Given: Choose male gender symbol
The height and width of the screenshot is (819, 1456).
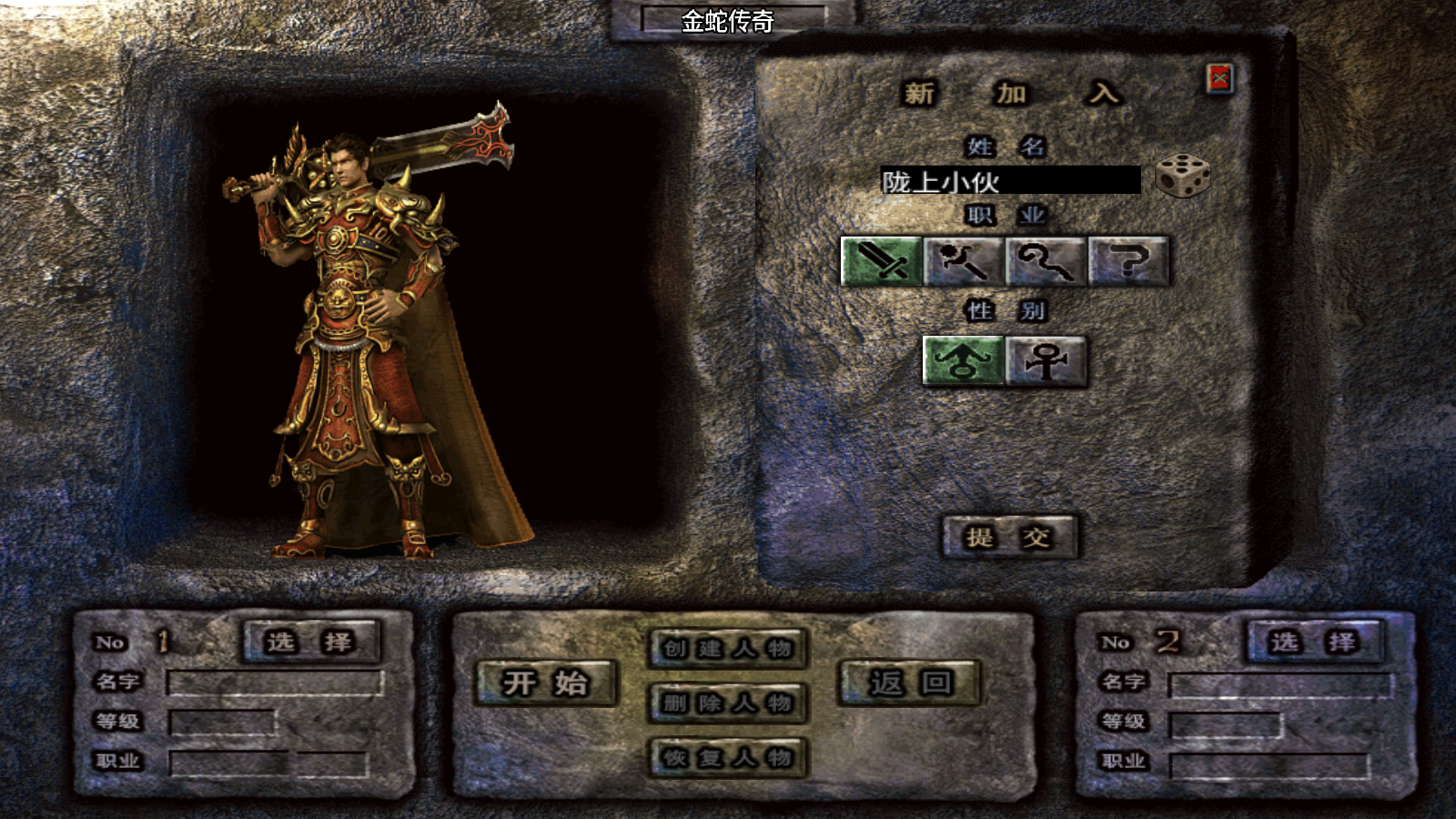Looking at the screenshot, I should (x=963, y=361).
